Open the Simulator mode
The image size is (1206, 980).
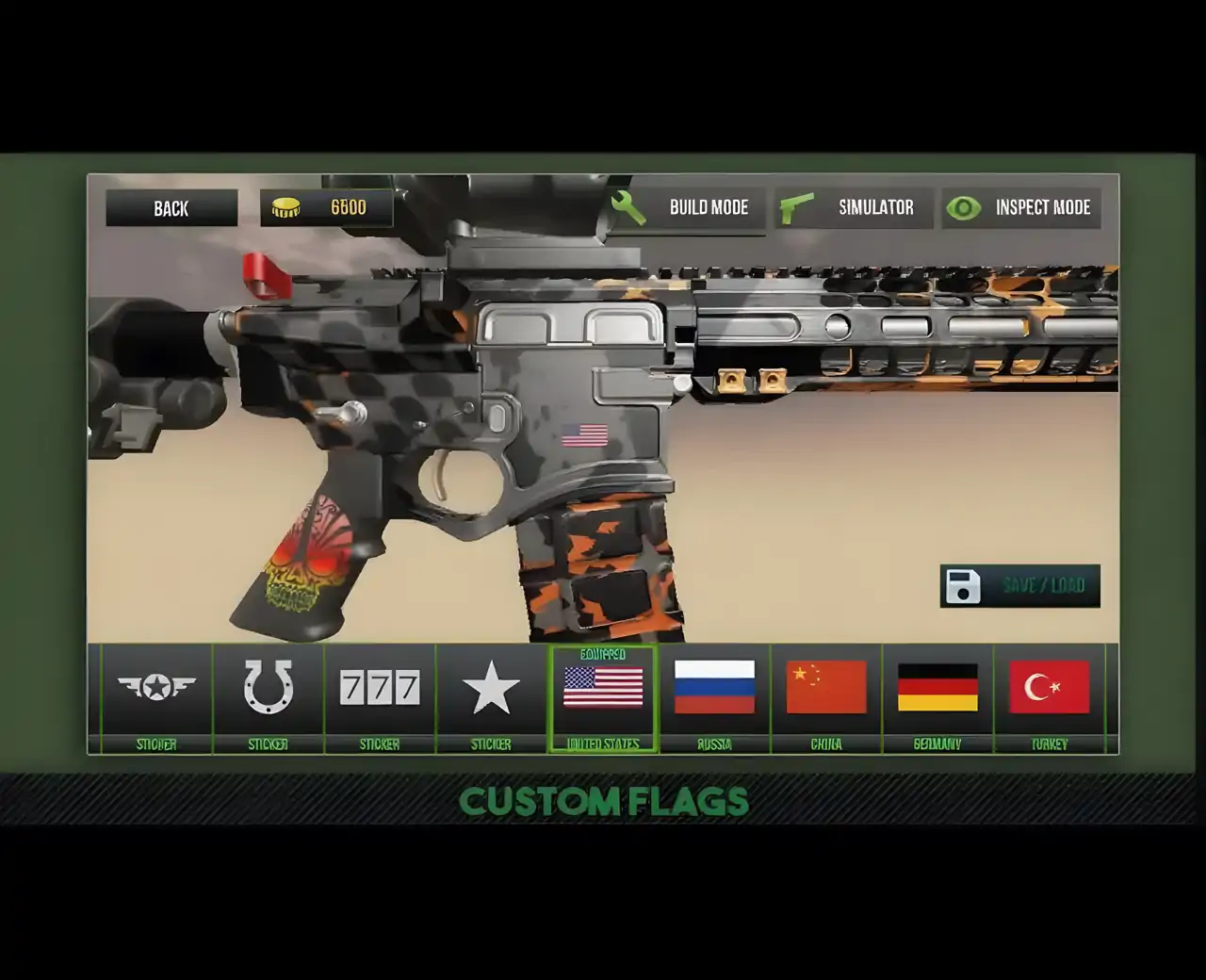853,208
